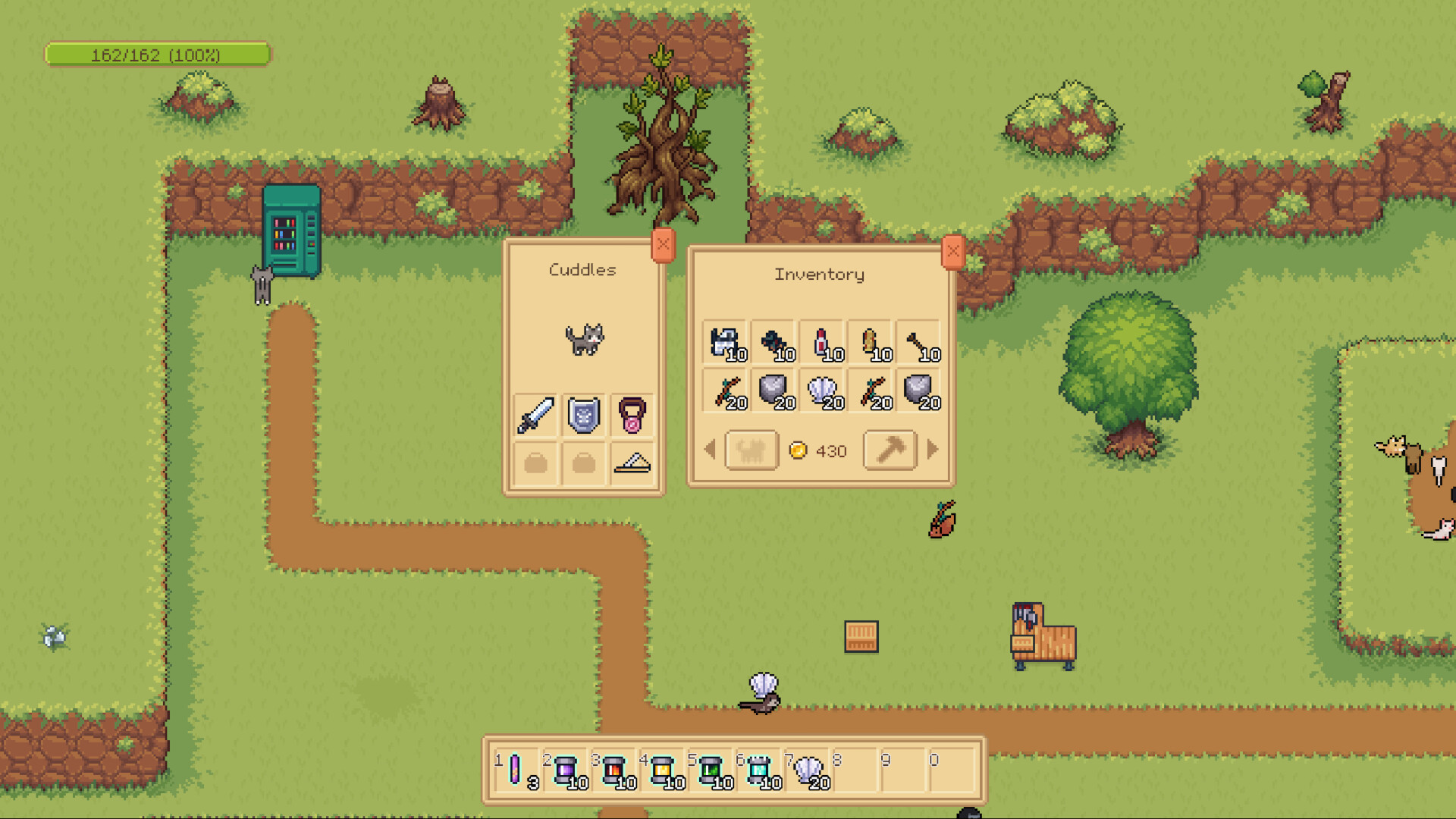Switch to the pet tab in the Inventory
The image size is (1456, 819).
pyautogui.click(x=751, y=450)
